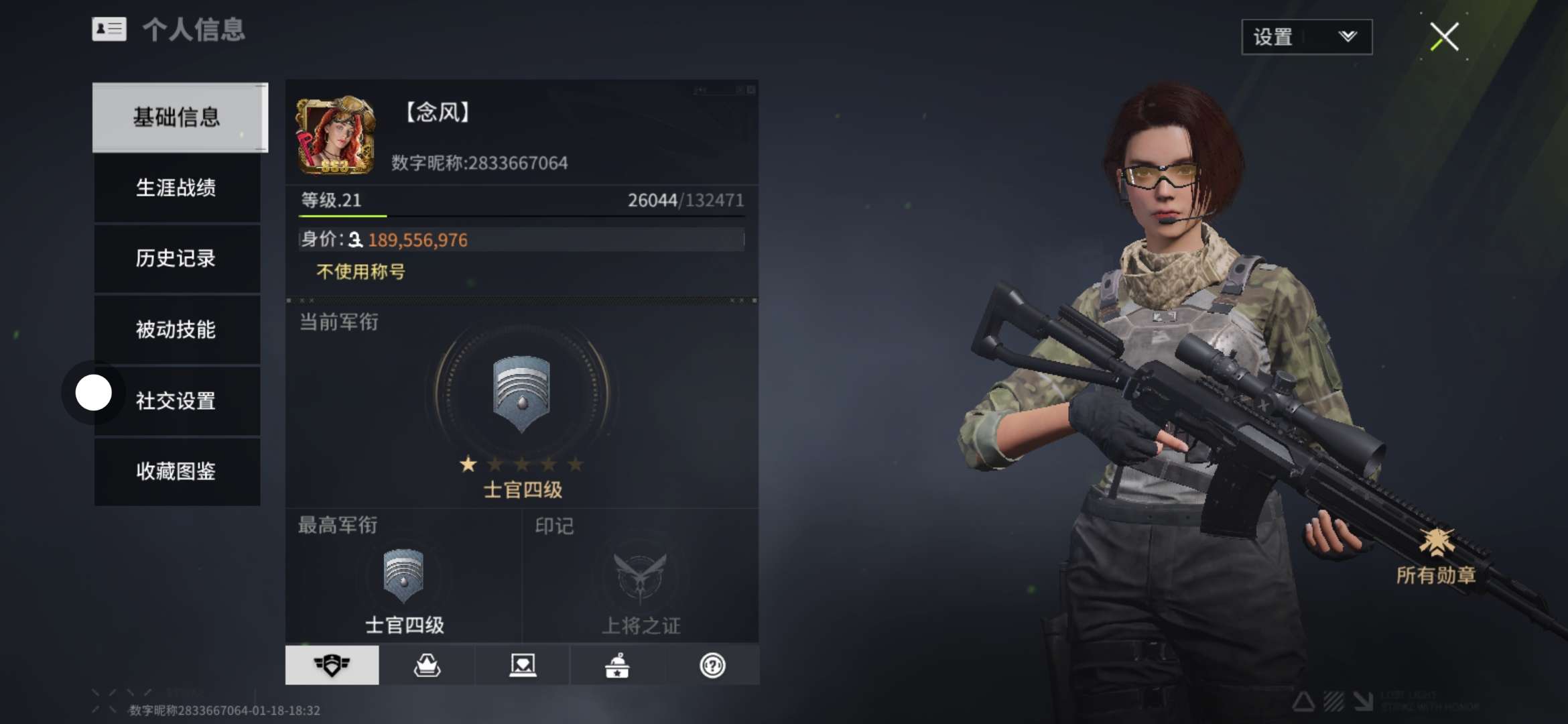Viewport: 1568px width, 724px height.
Task: Show the 被动技能 page
Action: [x=177, y=330]
